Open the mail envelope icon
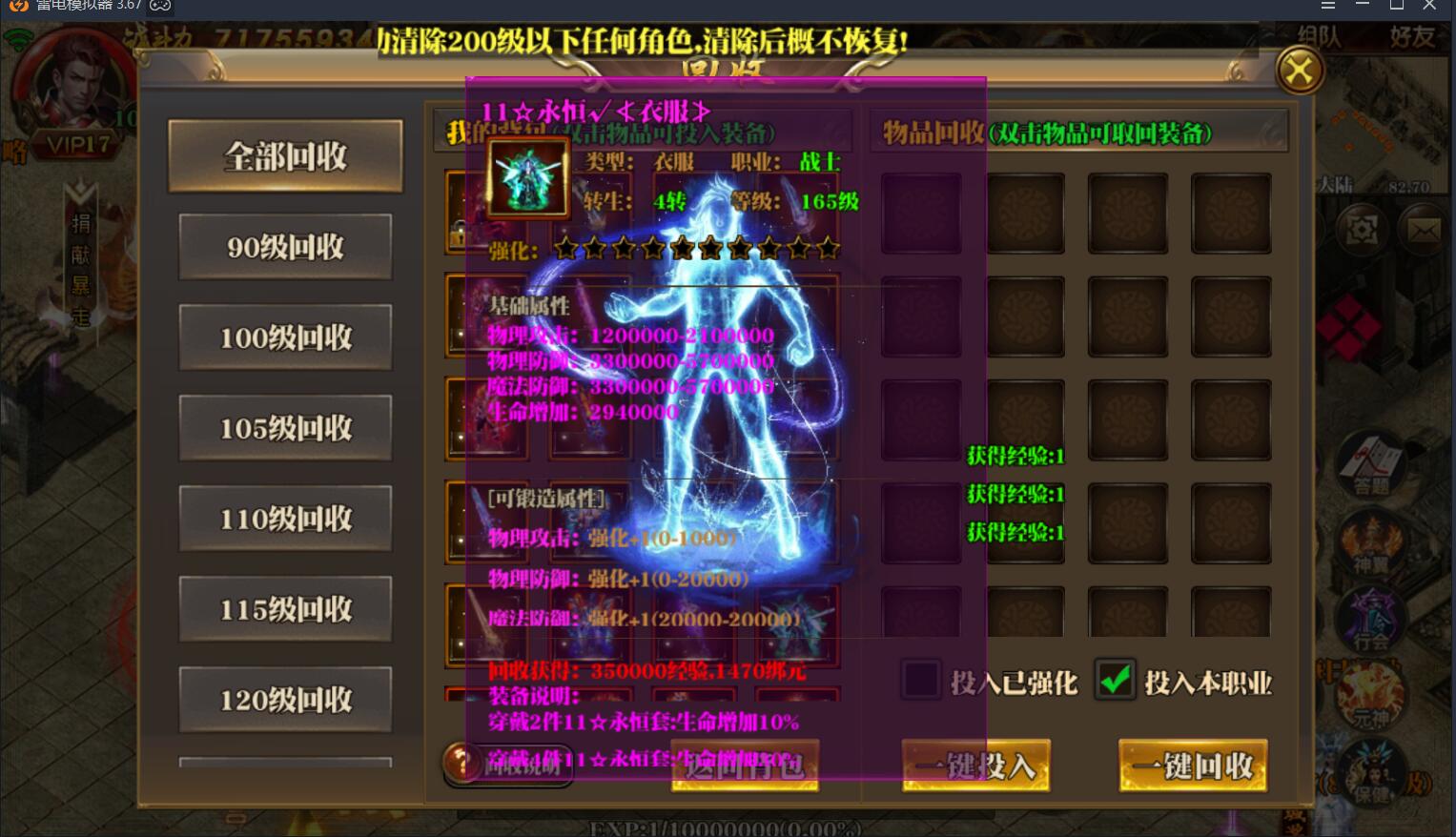 (1423, 231)
